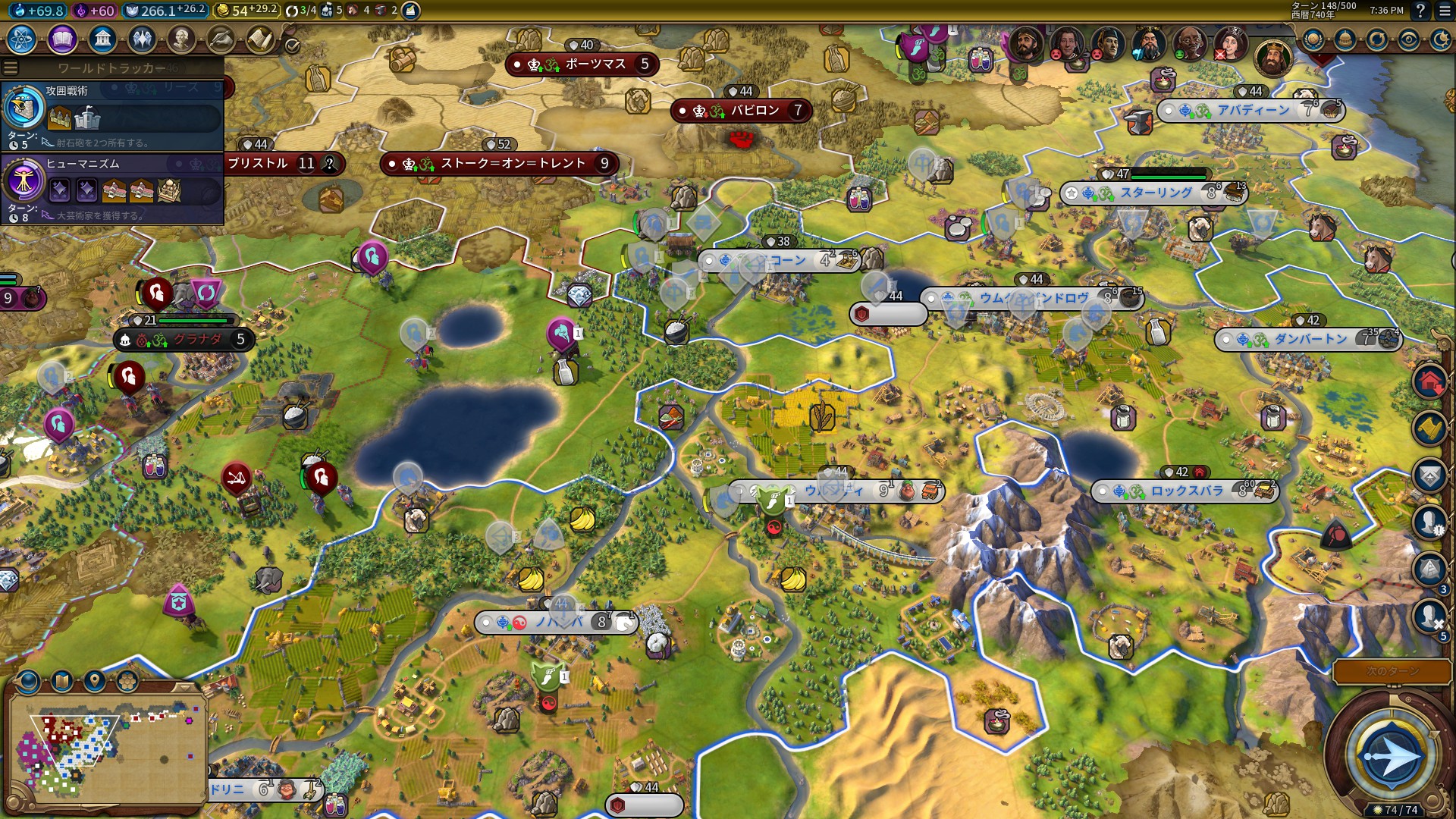Open the main game menu button
This screenshot has width=1456, height=819.
1443,11
